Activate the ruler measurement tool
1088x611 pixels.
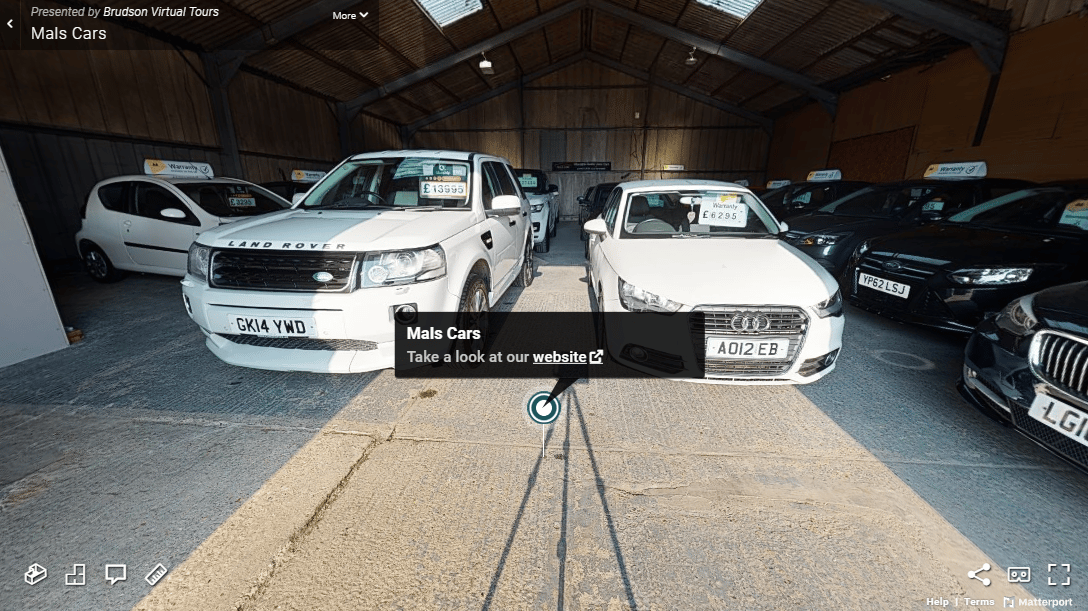(156, 574)
